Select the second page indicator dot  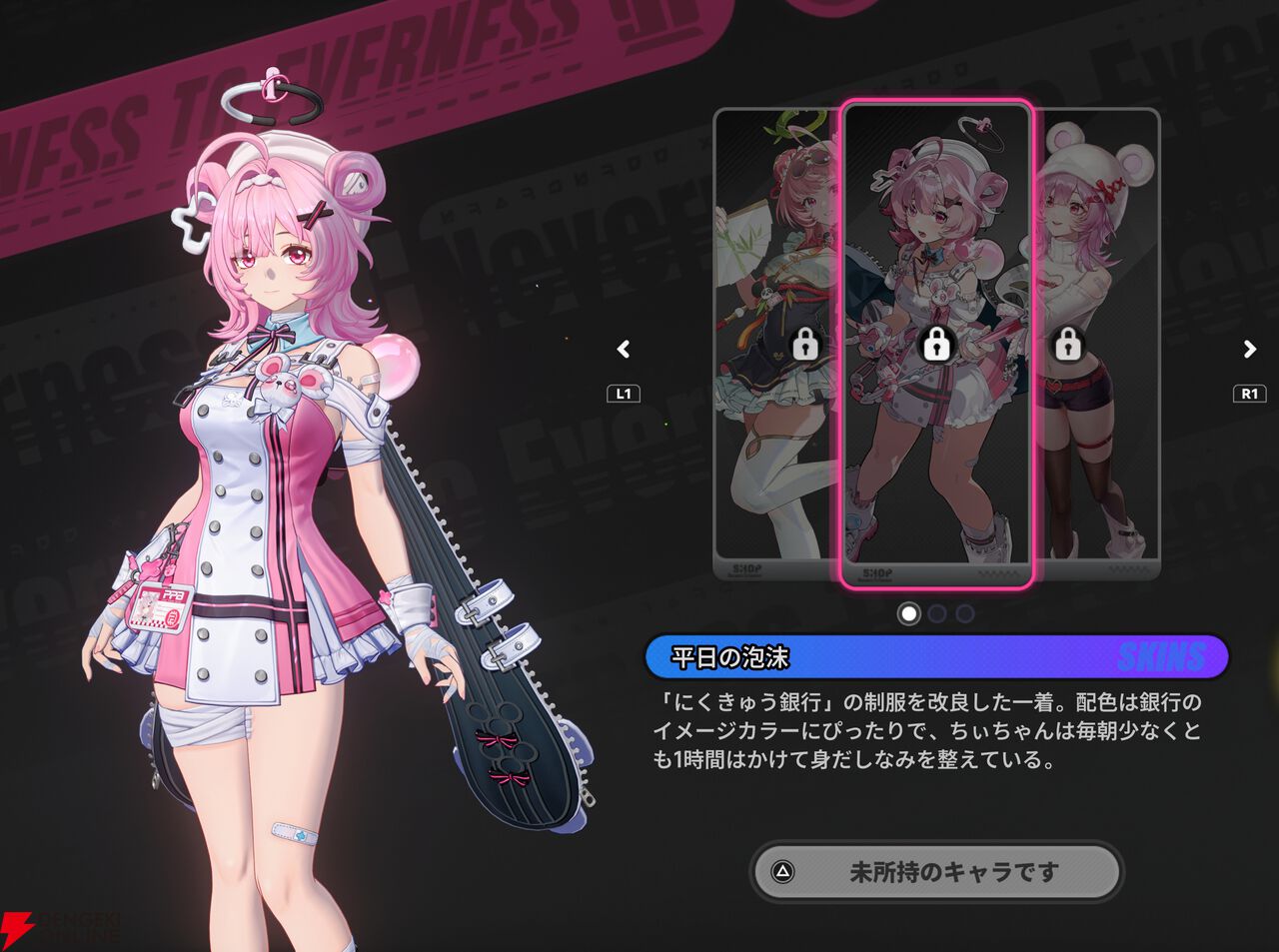tap(935, 614)
